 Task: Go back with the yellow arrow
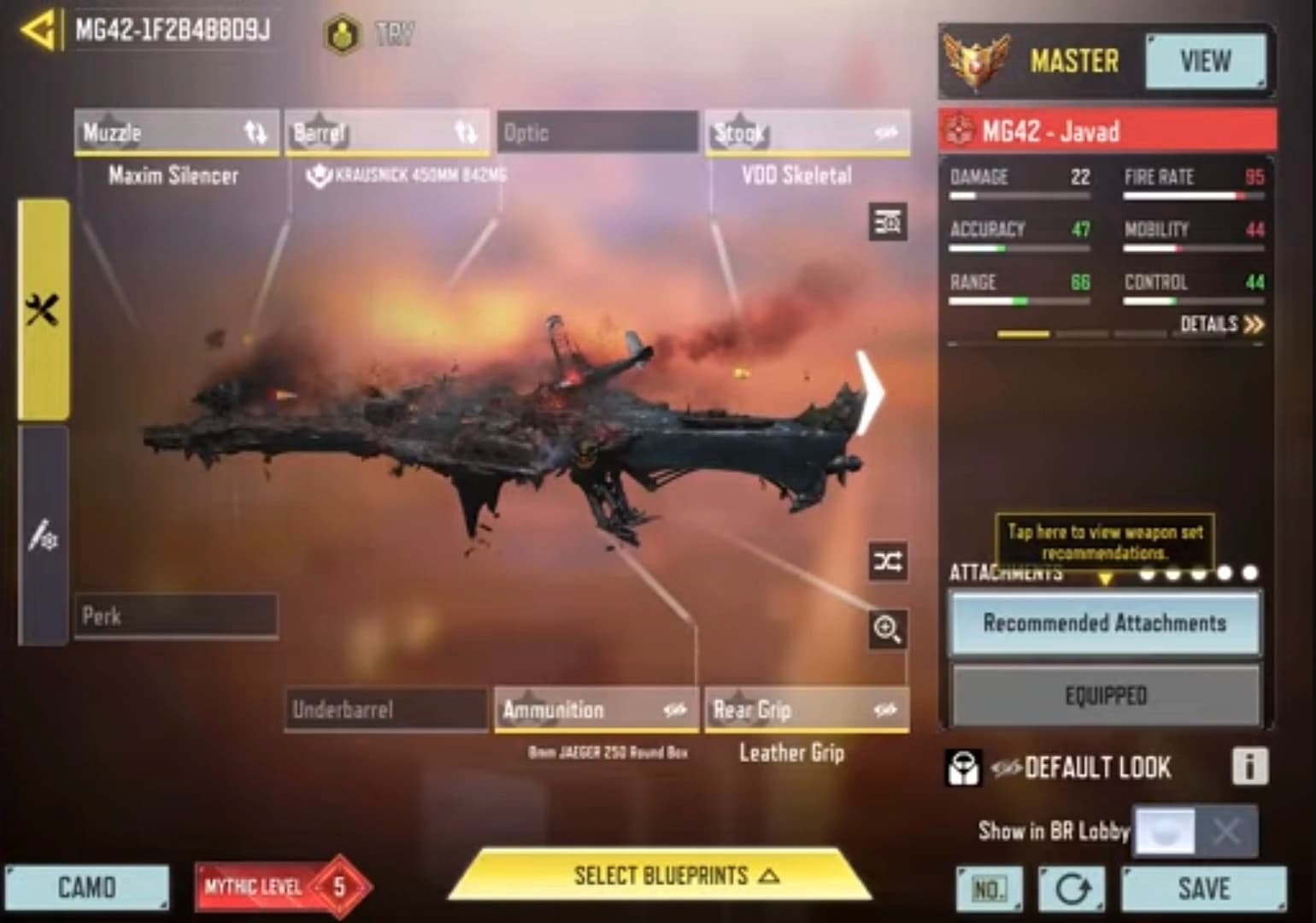[38, 32]
